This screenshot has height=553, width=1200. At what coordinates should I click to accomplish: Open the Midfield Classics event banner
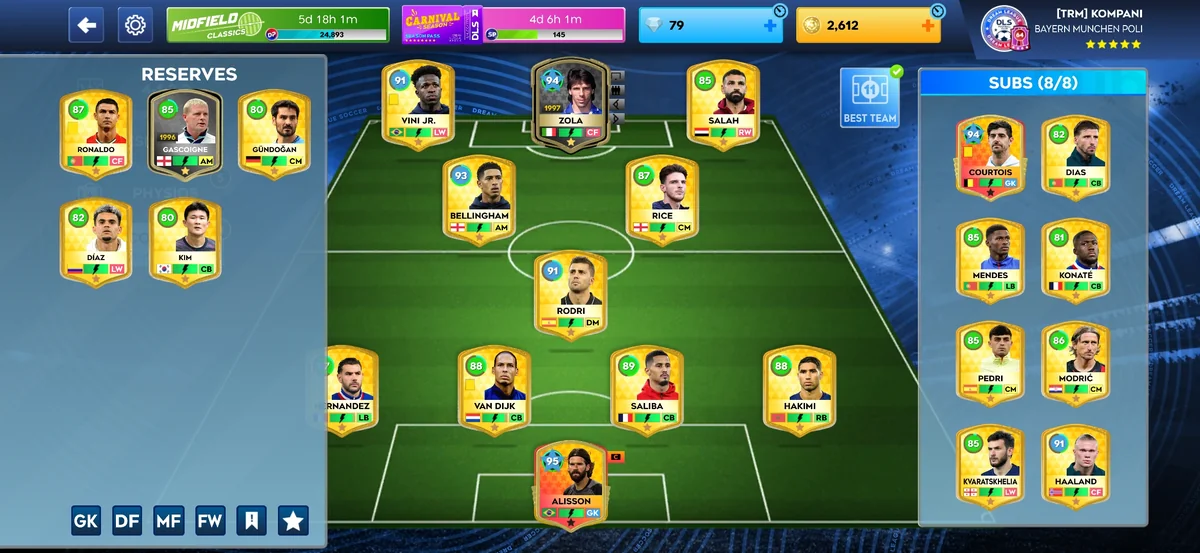[x=278, y=25]
